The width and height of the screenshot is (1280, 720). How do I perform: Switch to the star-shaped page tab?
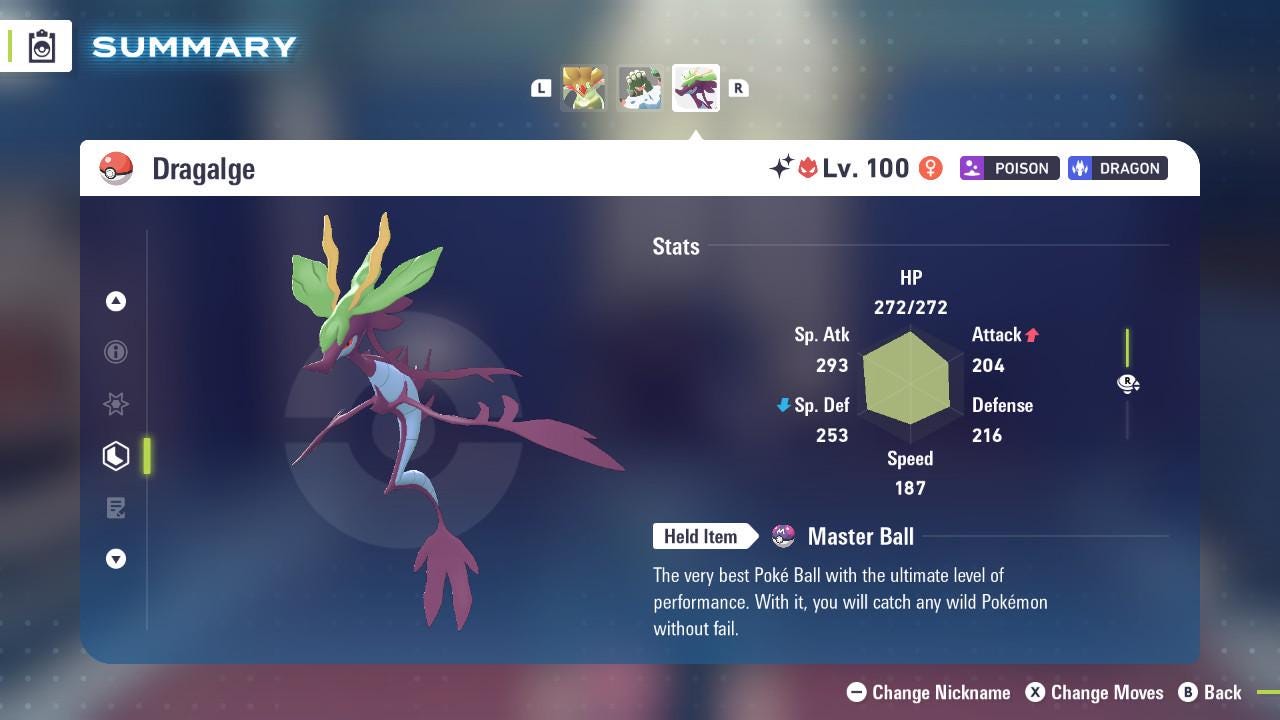(116, 404)
